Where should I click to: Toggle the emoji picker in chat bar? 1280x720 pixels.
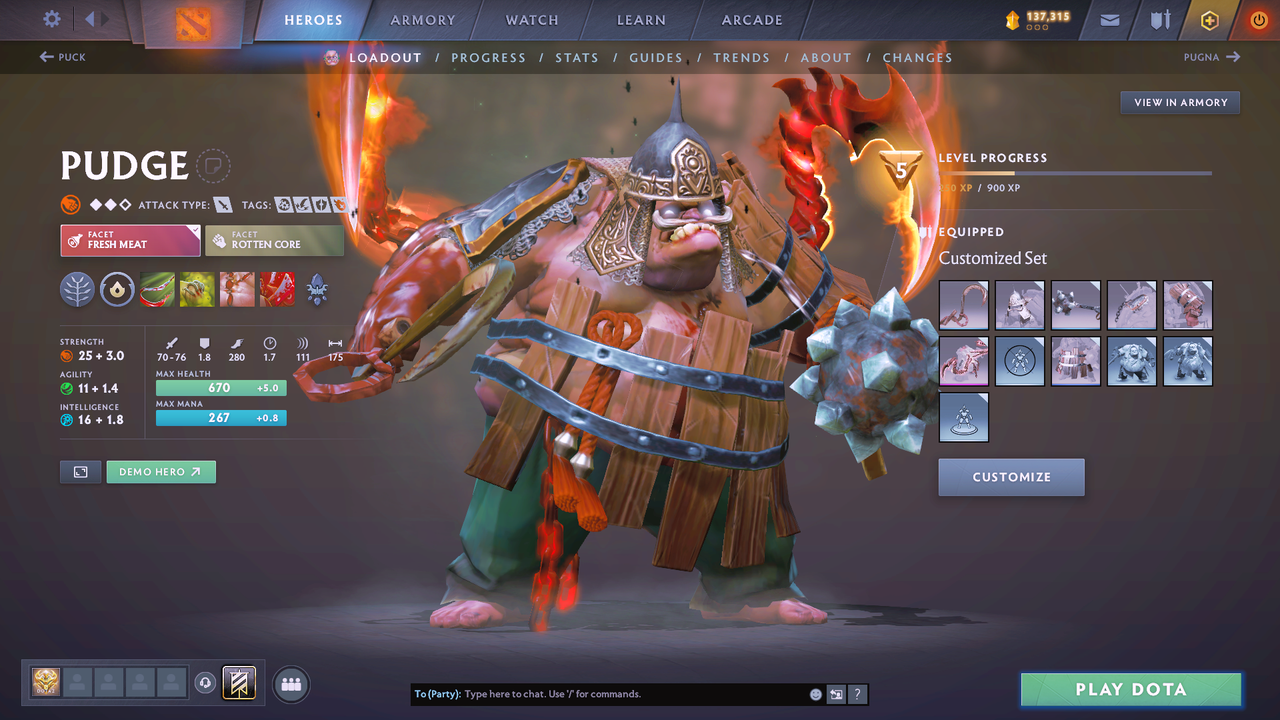(x=815, y=693)
